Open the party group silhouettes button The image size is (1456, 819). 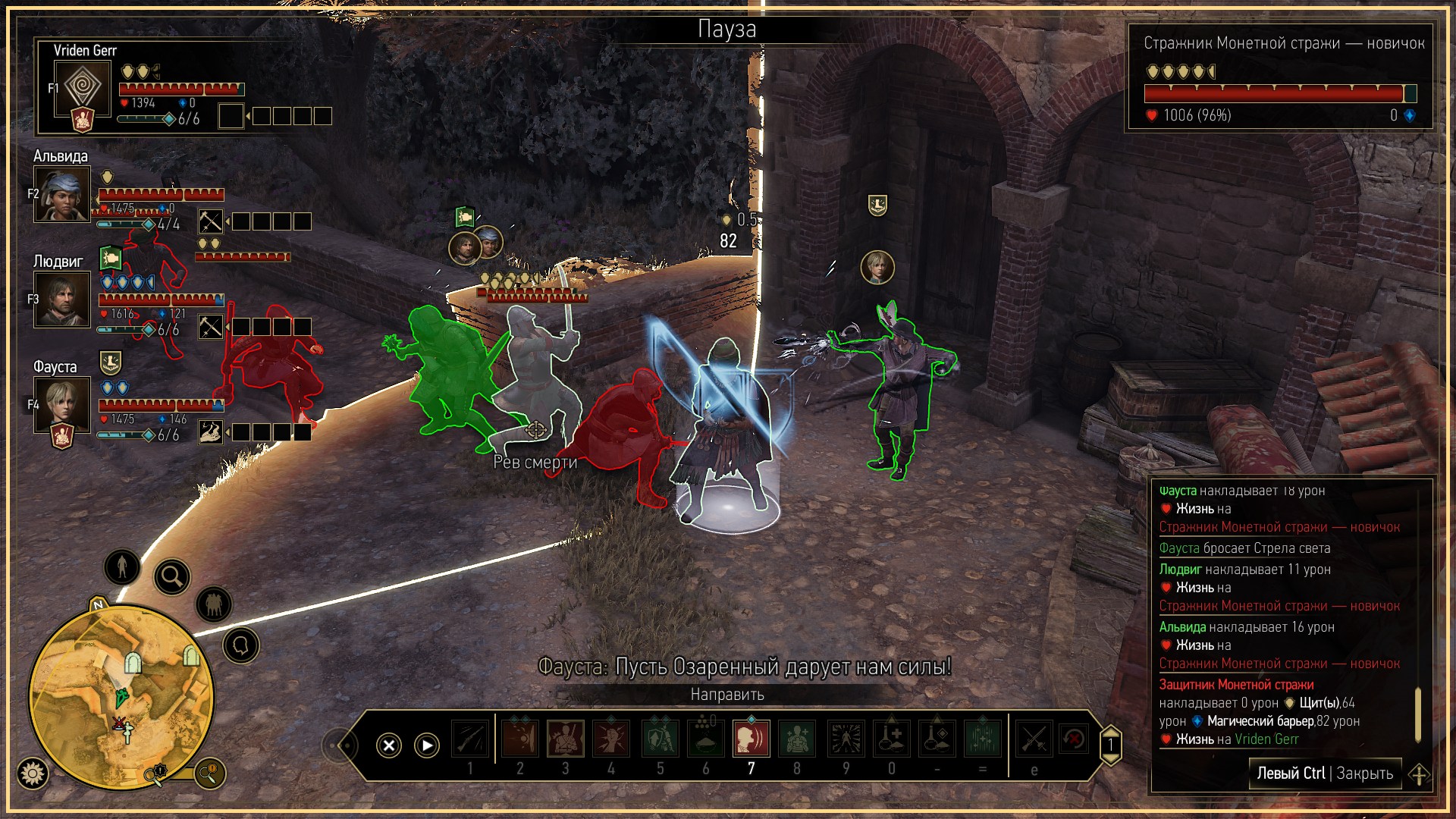coord(214,604)
